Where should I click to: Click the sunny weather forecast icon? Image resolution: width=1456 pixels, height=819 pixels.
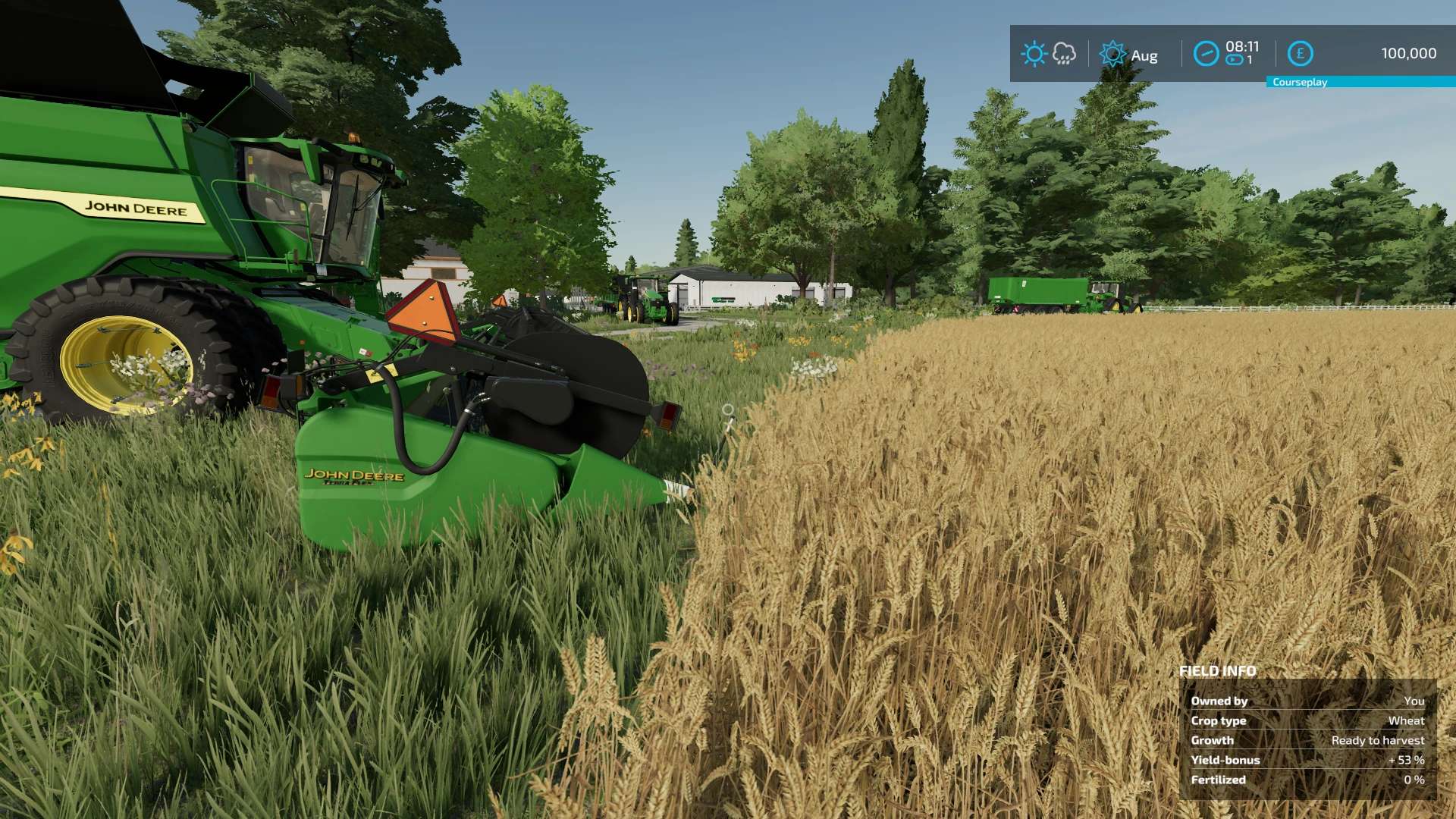pos(1033,54)
